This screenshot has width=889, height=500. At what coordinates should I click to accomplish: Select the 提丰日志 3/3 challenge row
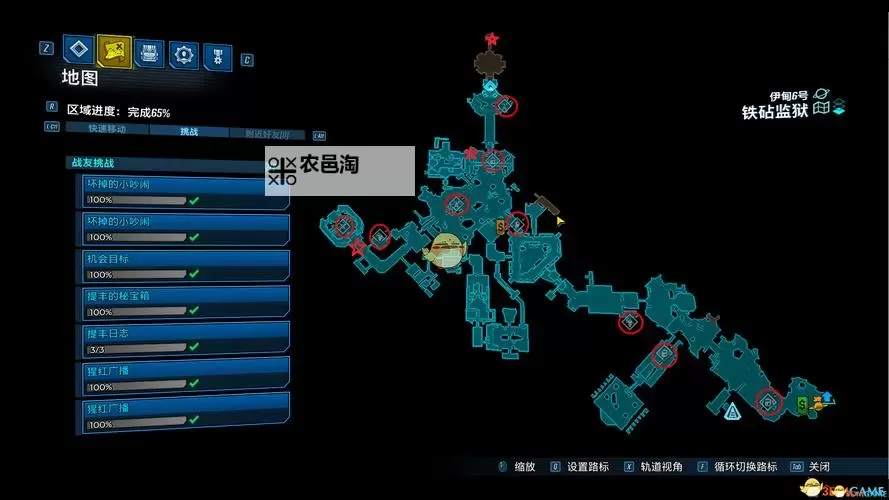[185, 336]
